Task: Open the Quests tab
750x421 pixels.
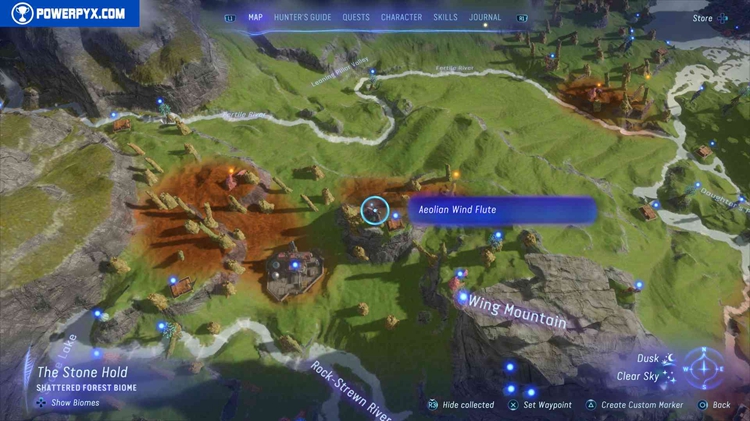Action: click(x=356, y=17)
